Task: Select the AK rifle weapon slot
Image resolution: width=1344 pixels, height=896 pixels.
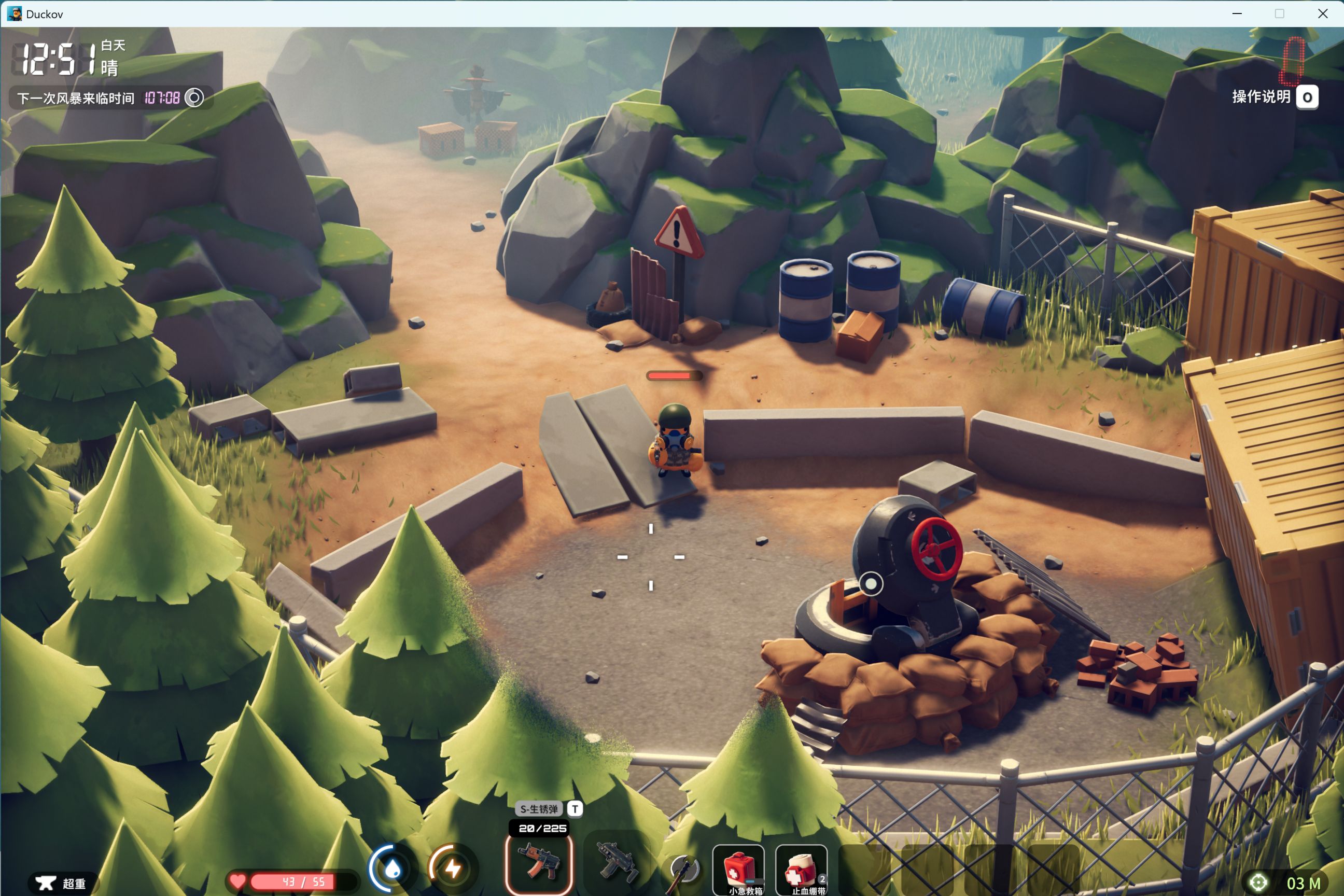Action: click(538, 864)
